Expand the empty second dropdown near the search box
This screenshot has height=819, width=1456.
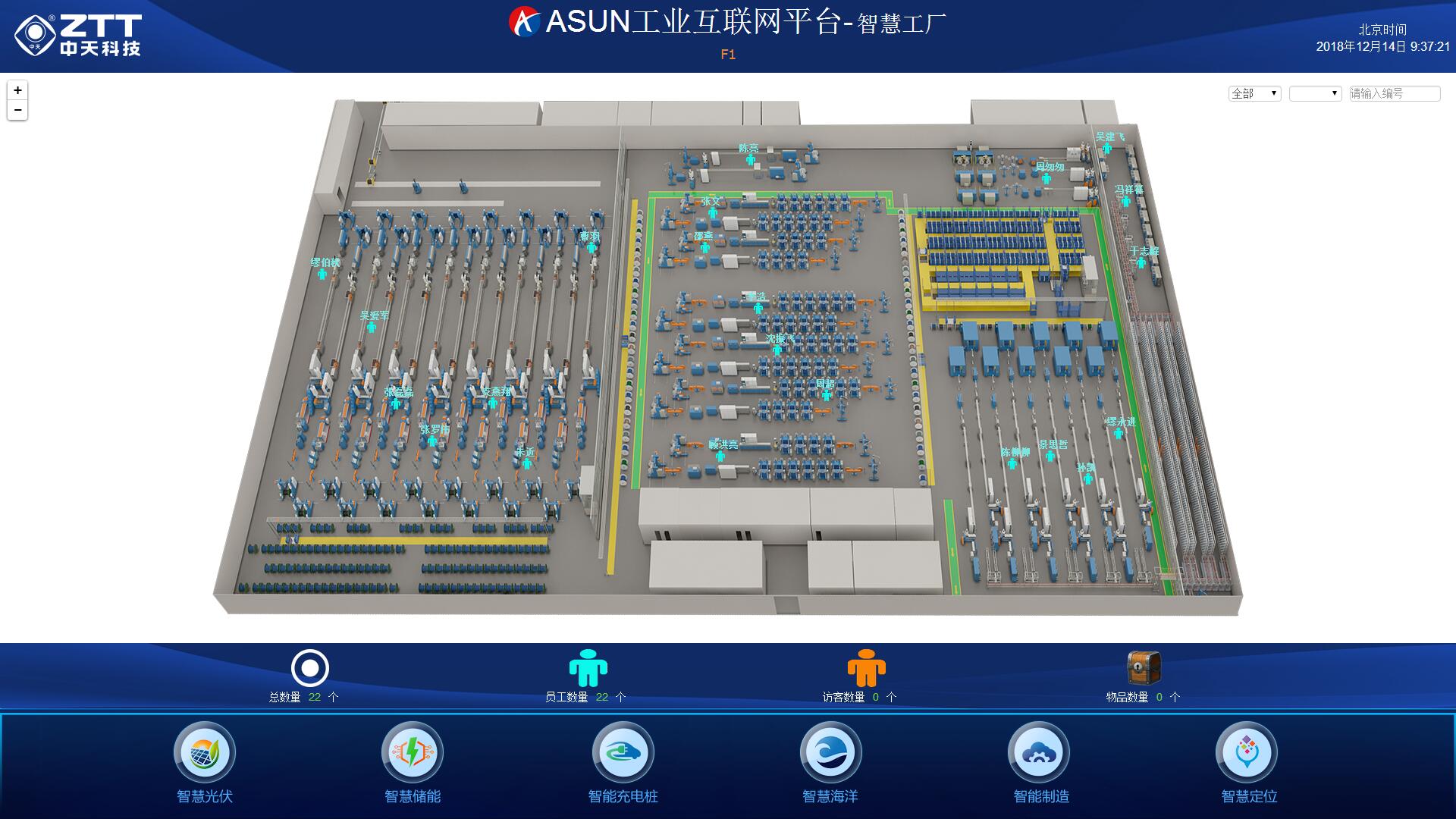coord(1316,93)
